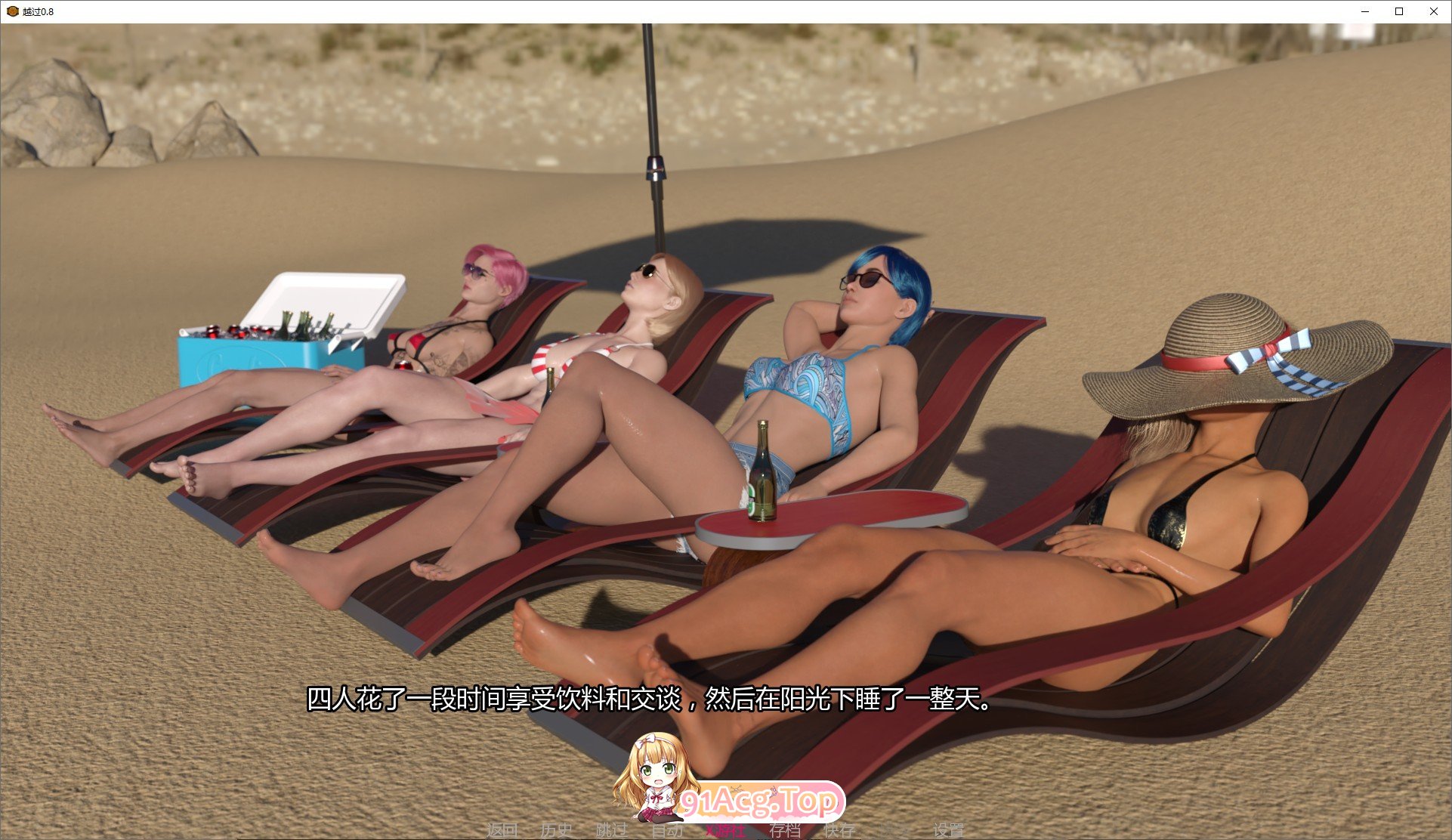Screen dimensions: 1452x840
Task: Maximize the game window
Action: click(x=1399, y=11)
